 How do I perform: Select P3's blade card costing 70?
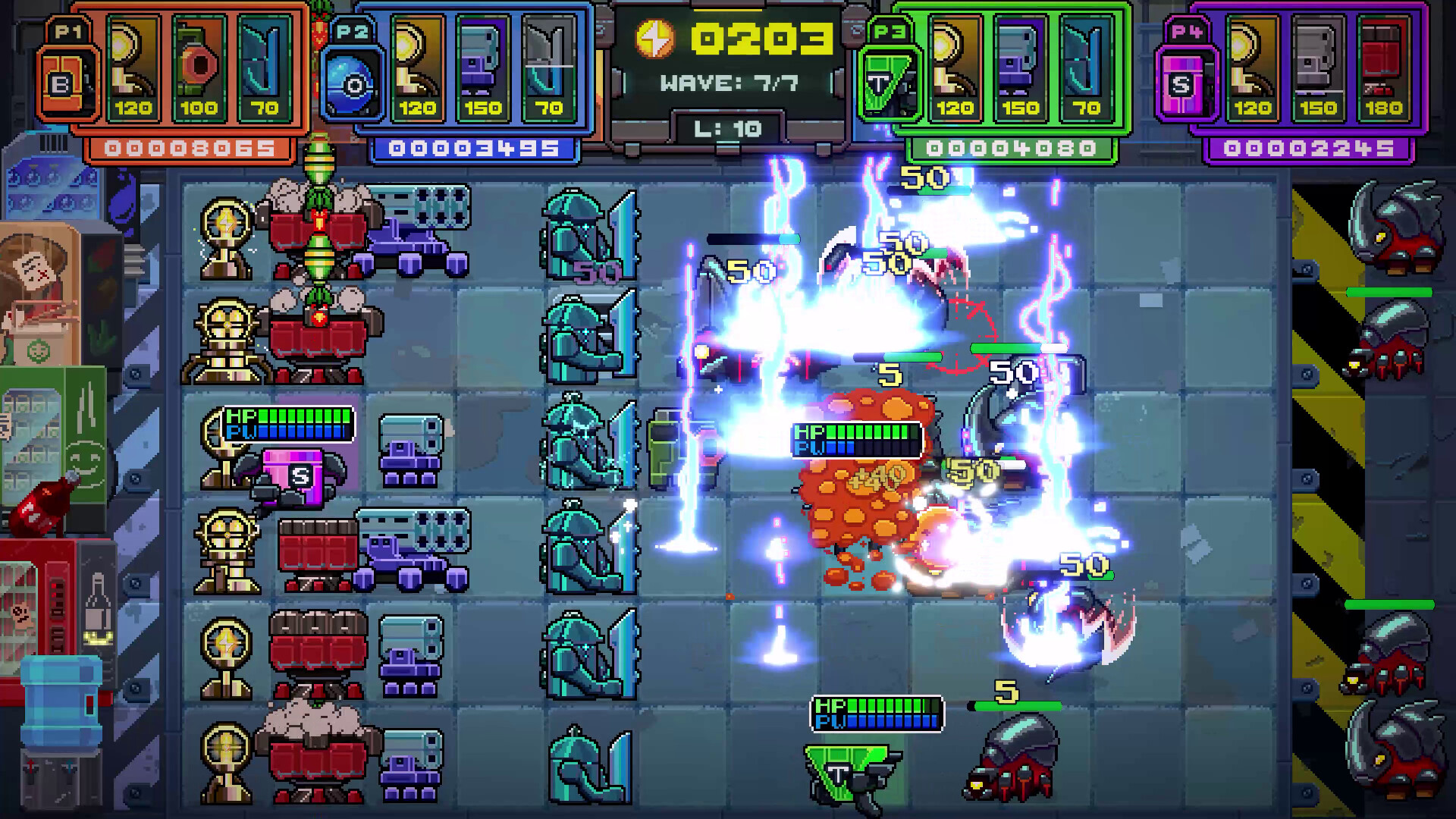pyautogui.click(x=1086, y=64)
